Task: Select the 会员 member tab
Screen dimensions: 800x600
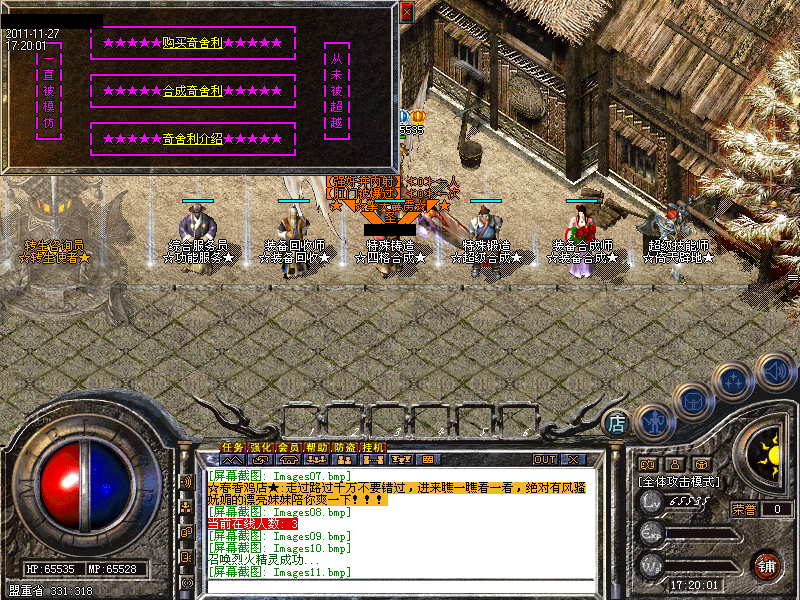Action: [x=288, y=446]
